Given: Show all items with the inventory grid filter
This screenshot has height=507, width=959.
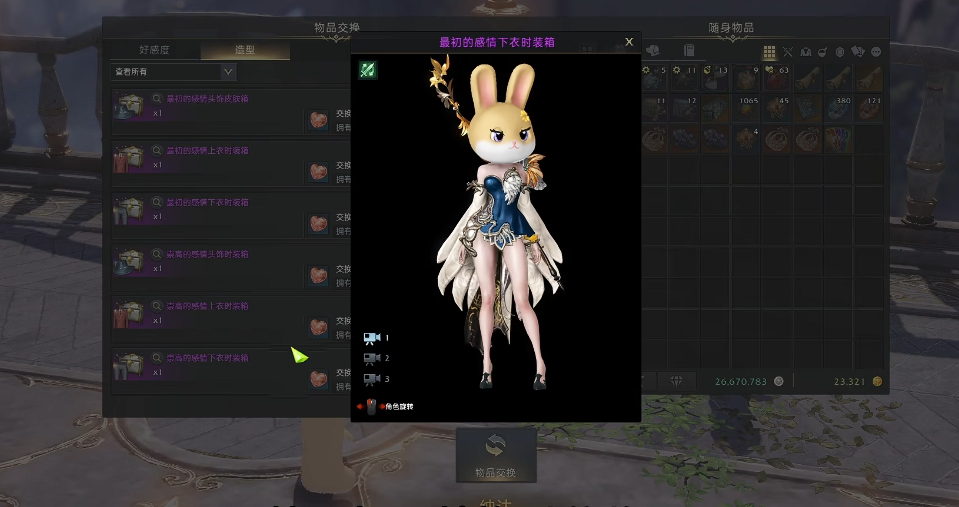Looking at the screenshot, I should pos(769,51).
